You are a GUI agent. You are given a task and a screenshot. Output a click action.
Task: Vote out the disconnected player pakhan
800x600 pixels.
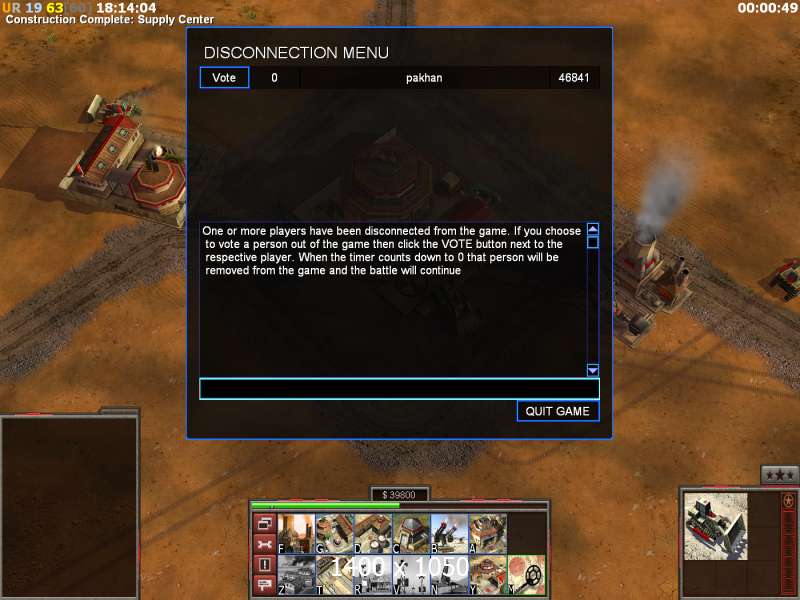tap(224, 77)
